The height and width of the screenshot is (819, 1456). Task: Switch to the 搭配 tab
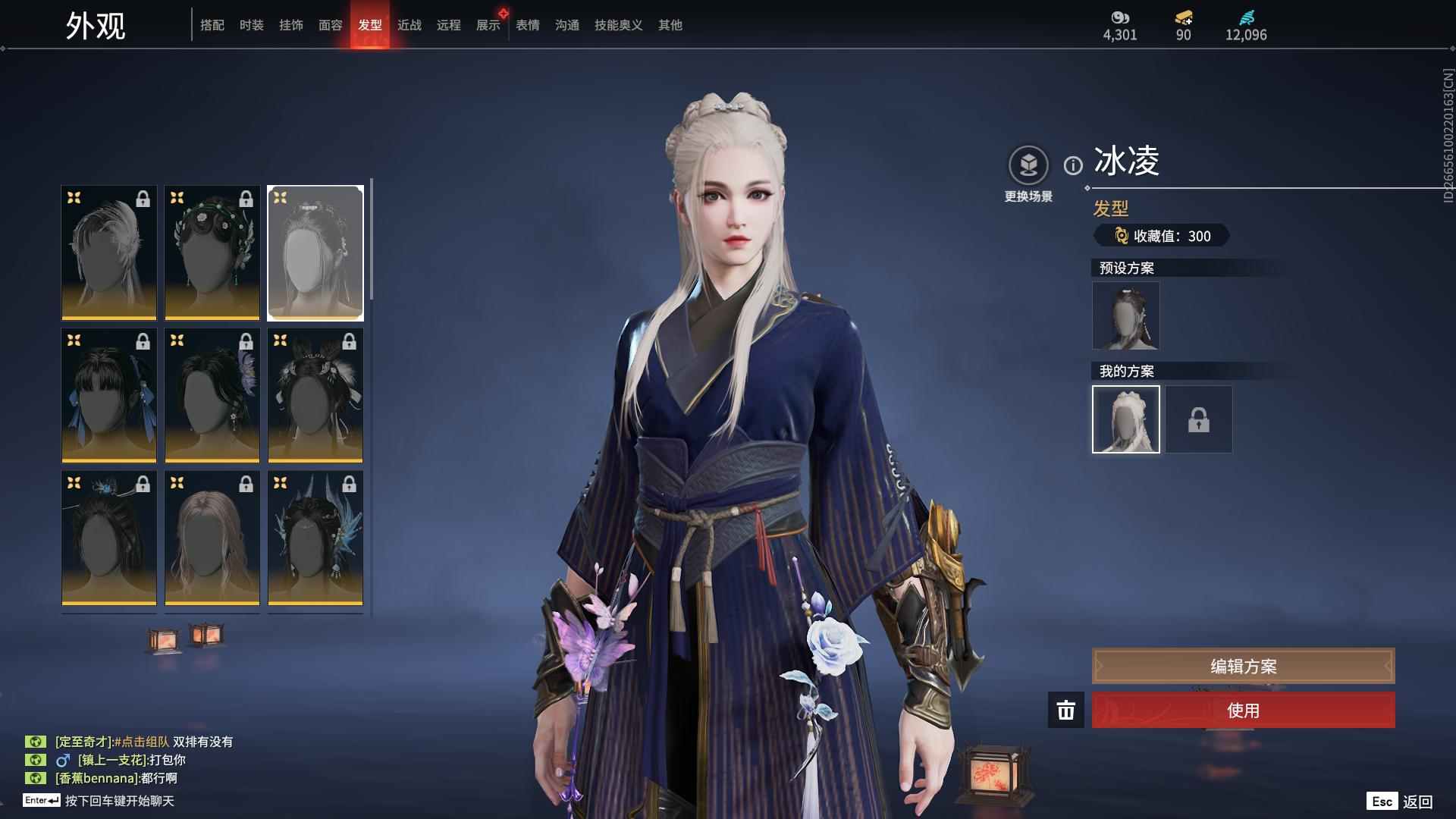pyautogui.click(x=212, y=25)
